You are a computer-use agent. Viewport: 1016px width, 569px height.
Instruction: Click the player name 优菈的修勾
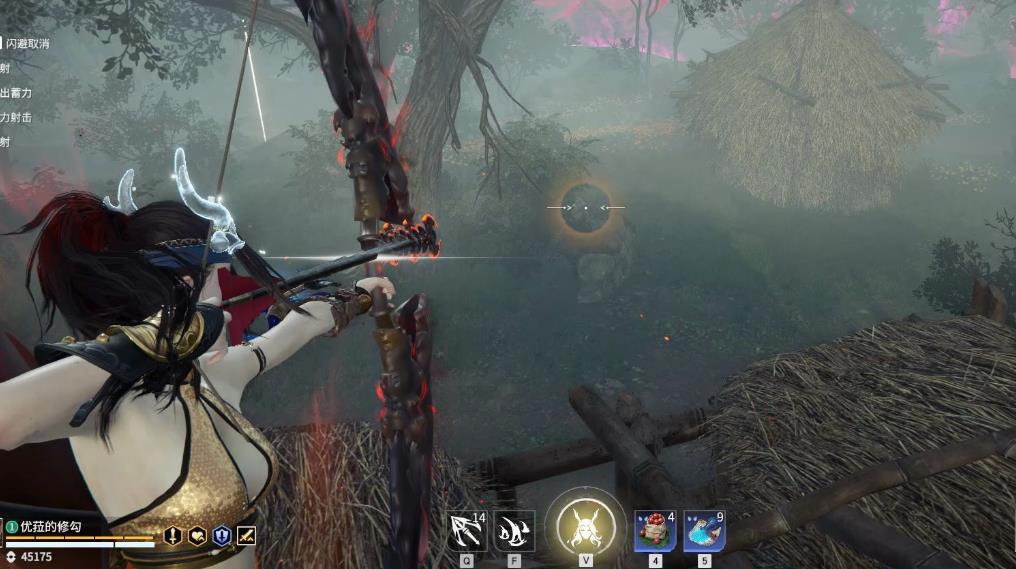50,526
